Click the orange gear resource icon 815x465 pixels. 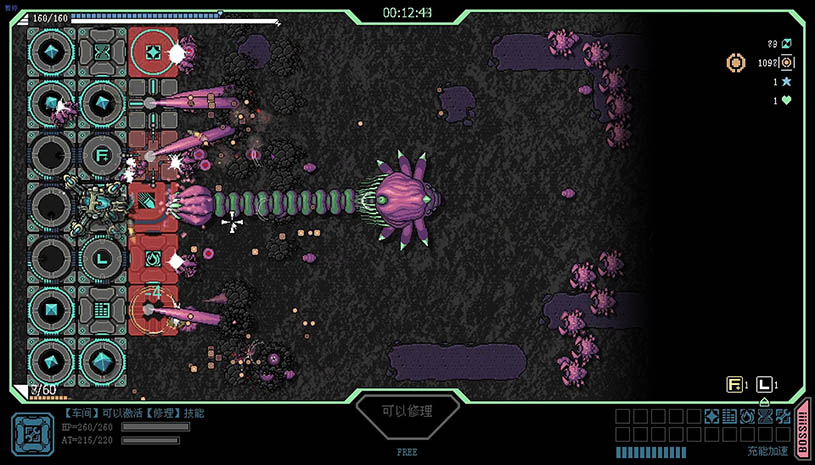coord(735,63)
